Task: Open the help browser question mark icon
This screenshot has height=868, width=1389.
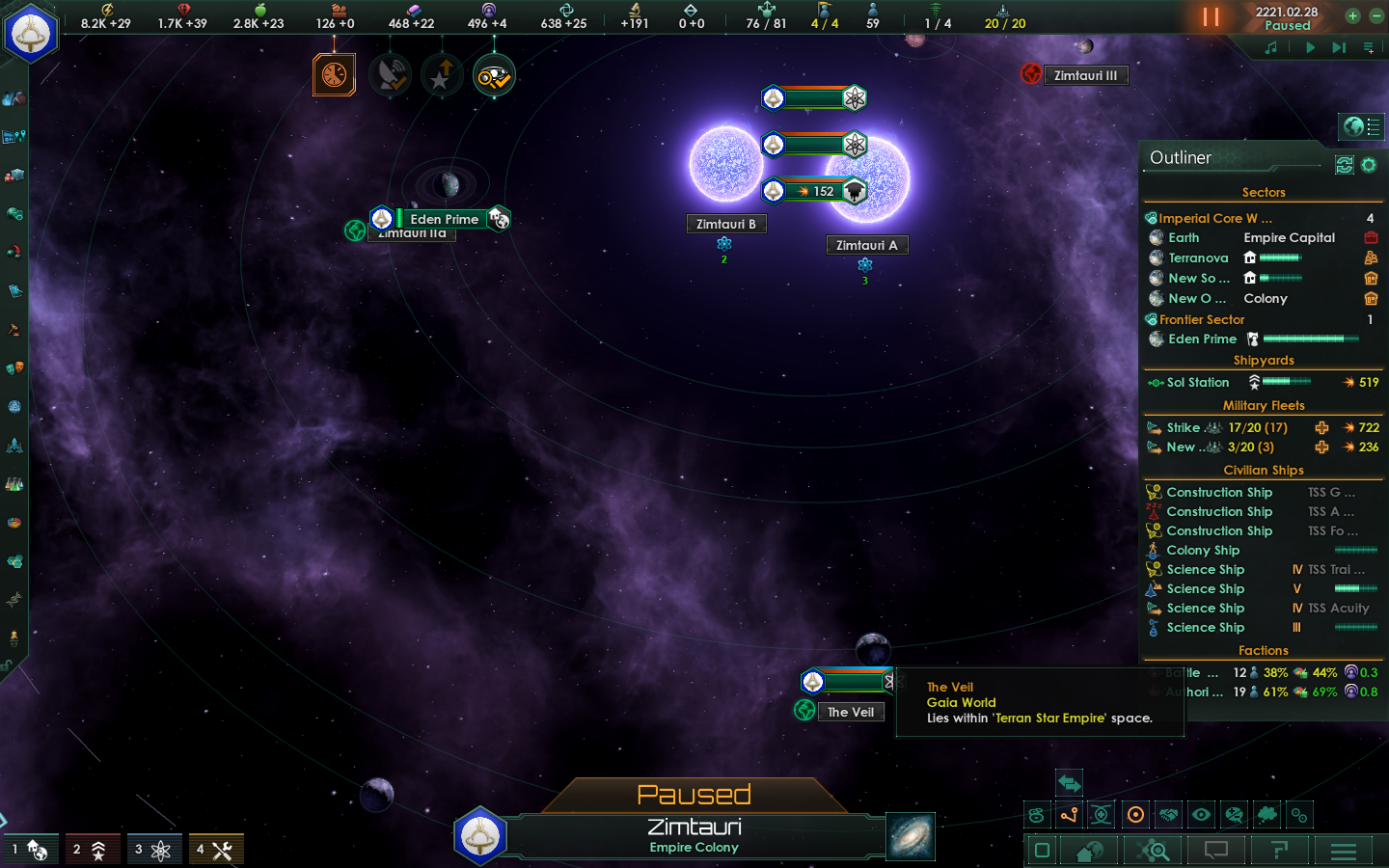Action: point(1281,850)
